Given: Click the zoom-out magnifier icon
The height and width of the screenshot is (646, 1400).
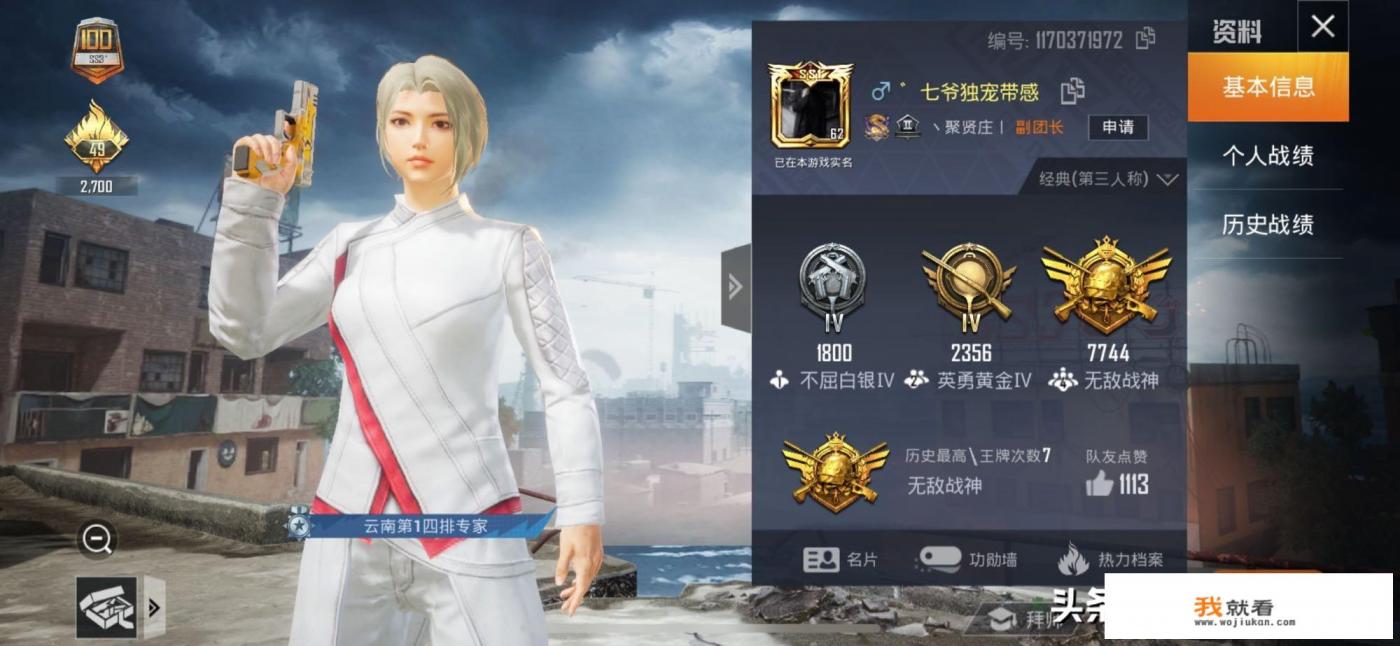Looking at the screenshot, I should (x=97, y=540).
